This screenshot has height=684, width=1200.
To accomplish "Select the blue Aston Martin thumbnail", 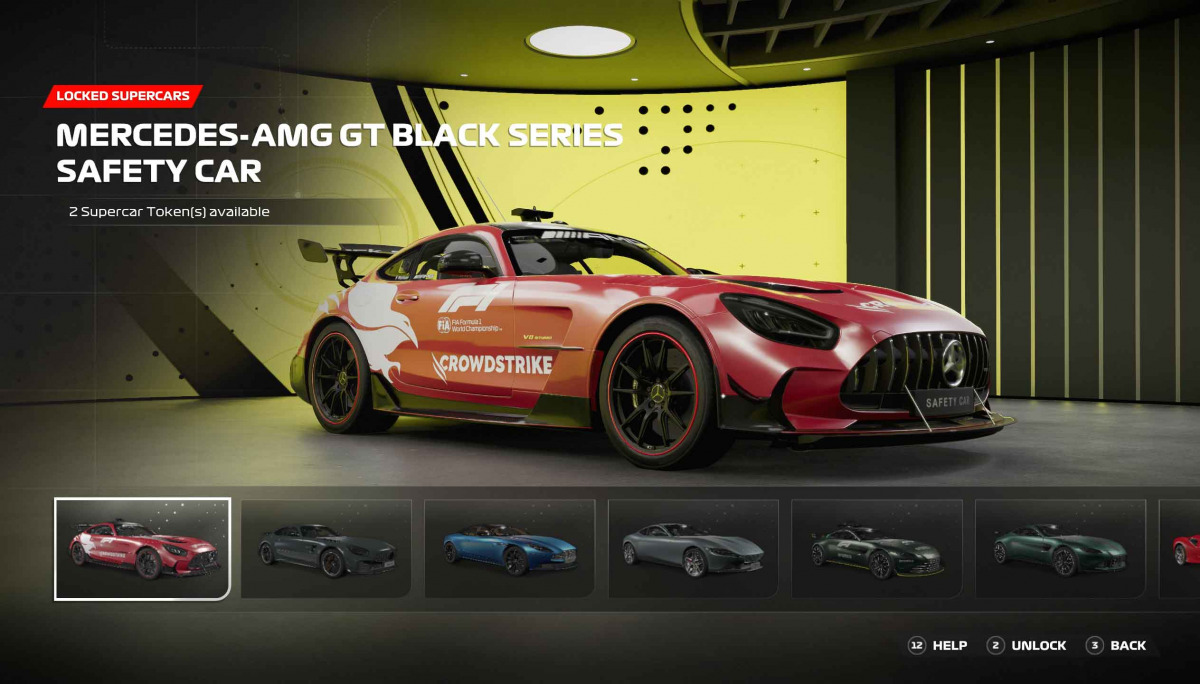I will 509,548.
